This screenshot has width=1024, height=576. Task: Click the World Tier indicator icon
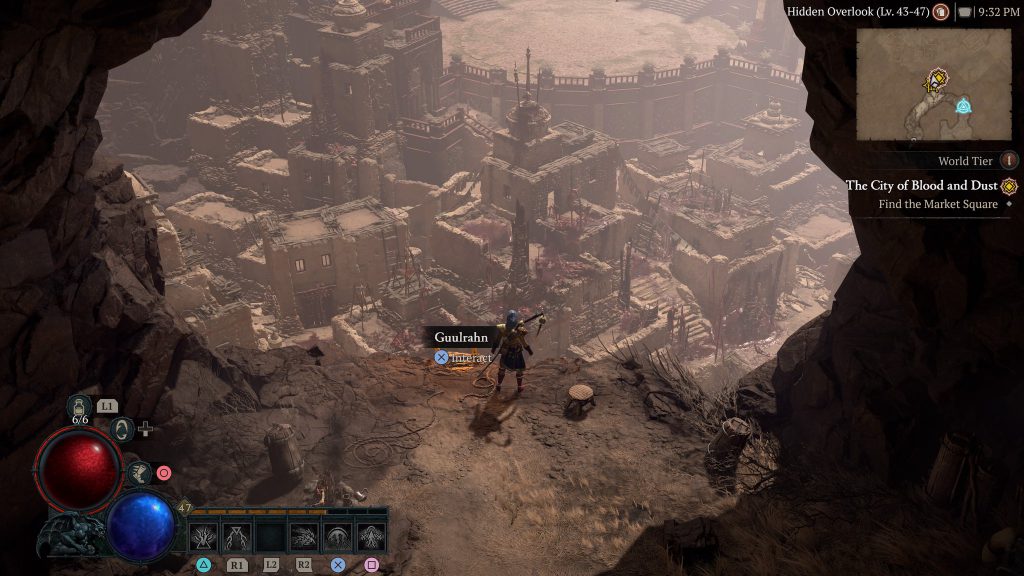coord(1009,161)
